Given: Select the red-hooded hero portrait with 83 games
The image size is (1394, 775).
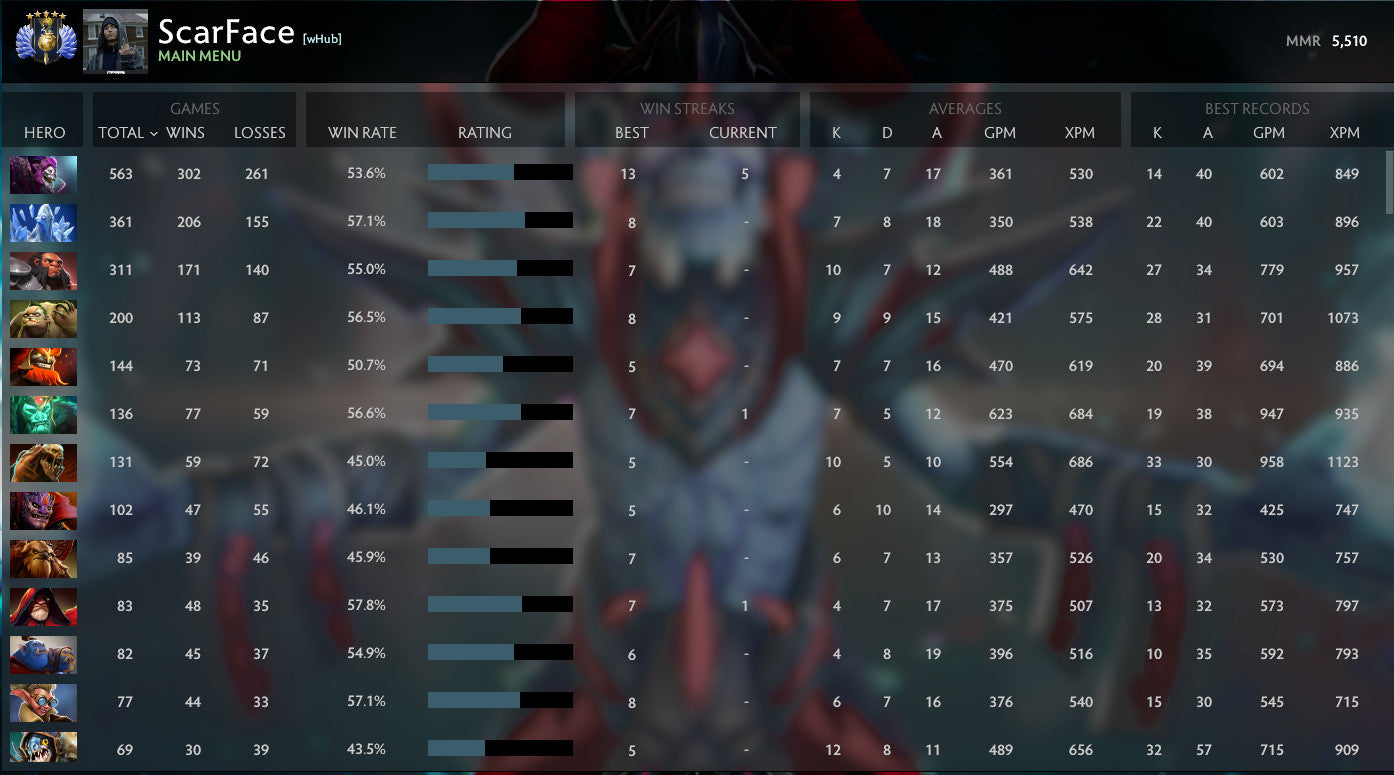Looking at the screenshot, I should point(43,606).
